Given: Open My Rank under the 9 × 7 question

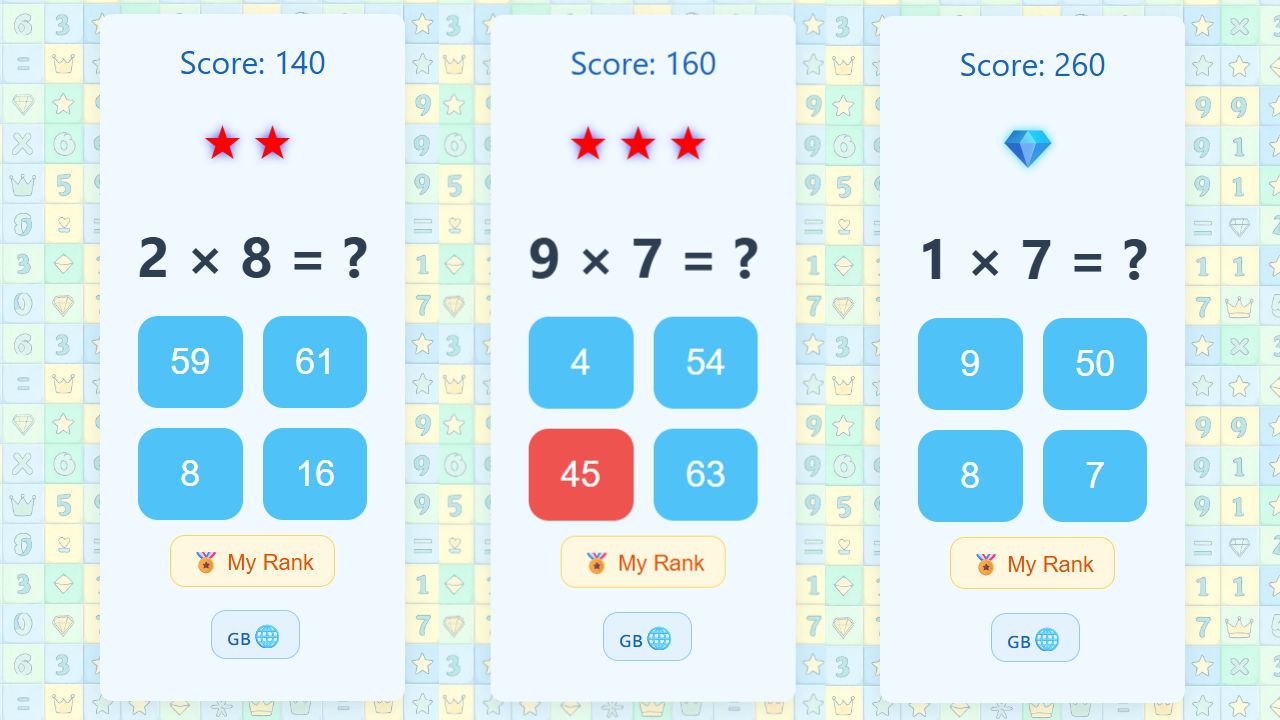Looking at the screenshot, I should pyautogui.click(x=643, y=561).
